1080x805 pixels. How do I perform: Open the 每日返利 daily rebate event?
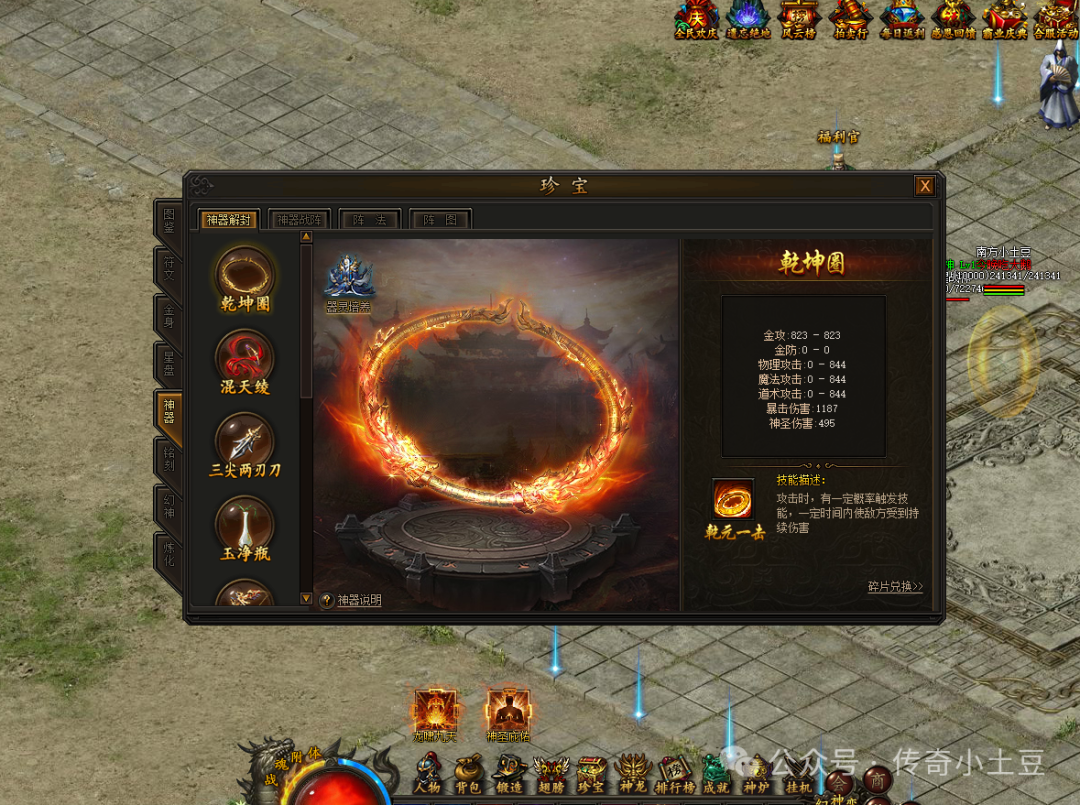[901, 19]
